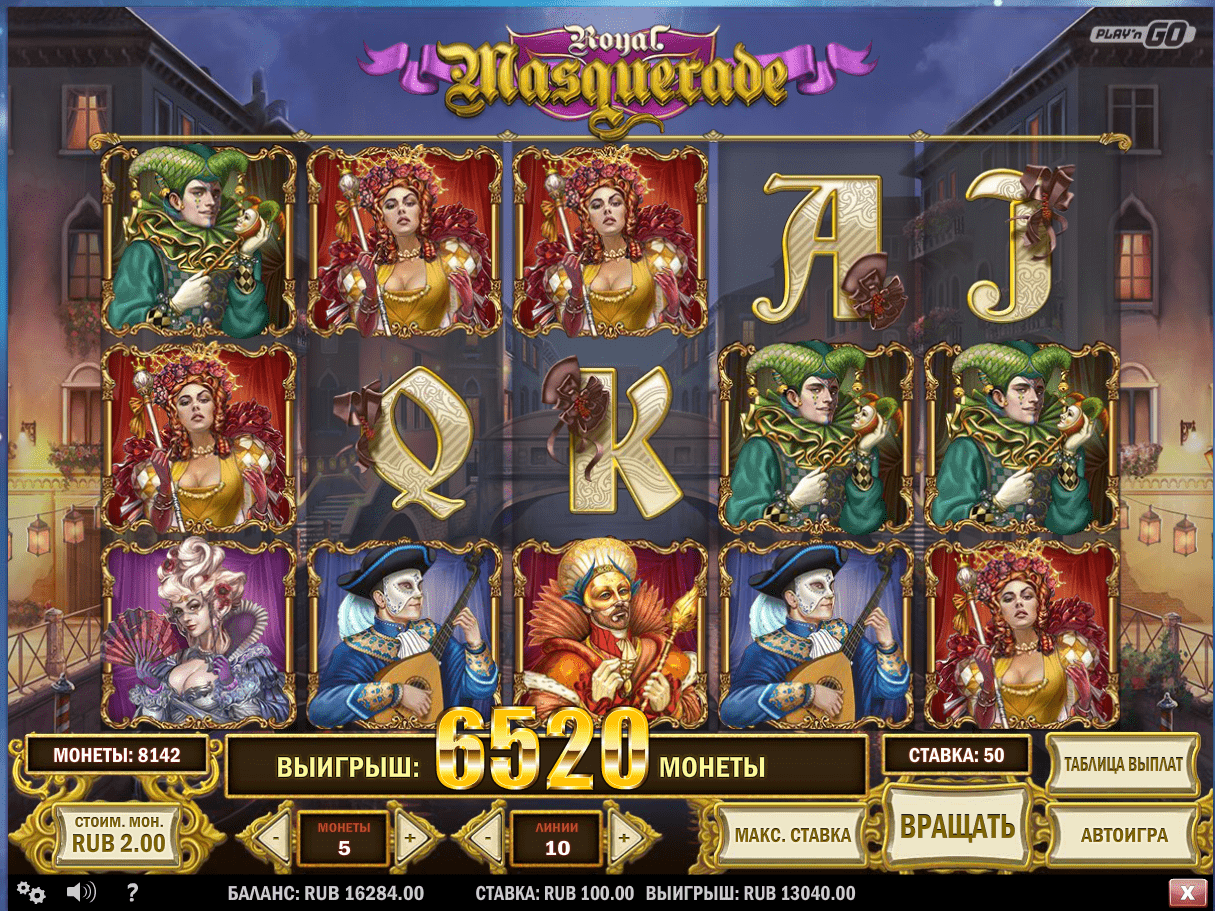Open help with the question mark
The width and height of the screenshot is (1215, 911).
coord(132,892)
